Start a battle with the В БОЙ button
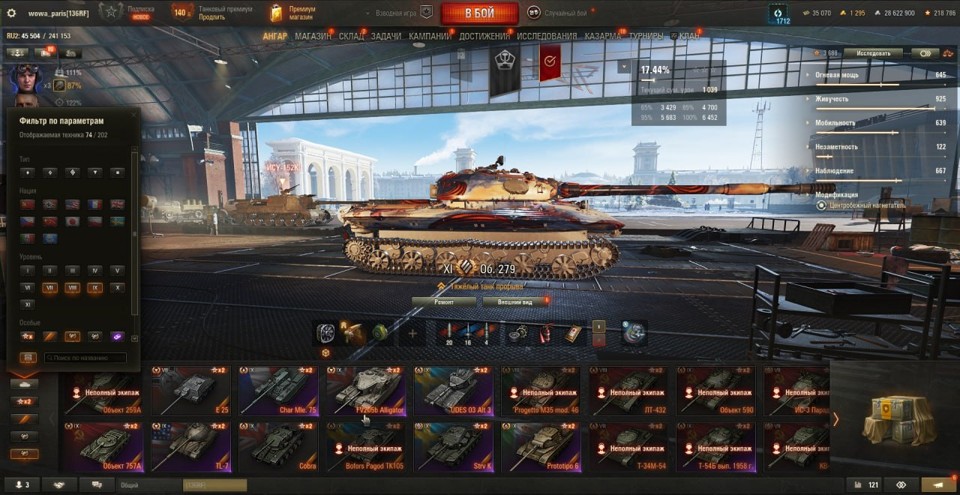 pyautogui.click(x=479, y=13)
